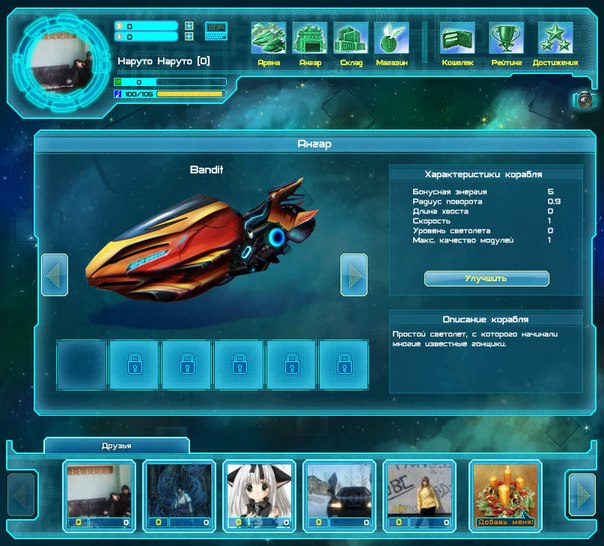Image resolution: width=604 pixels, height=546 pixels.
Task: Open the keyboard icon beside currency counters
Action: click(x=216, y=30)
